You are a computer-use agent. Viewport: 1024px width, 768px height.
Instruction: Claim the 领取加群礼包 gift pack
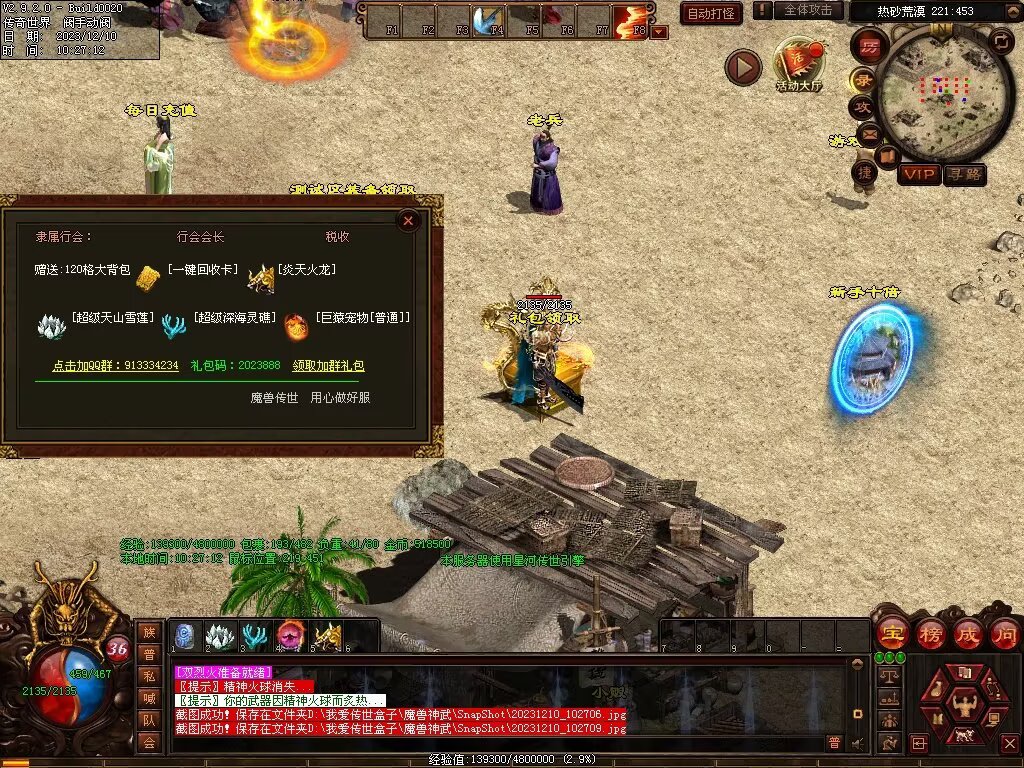[x=328, y=366]
